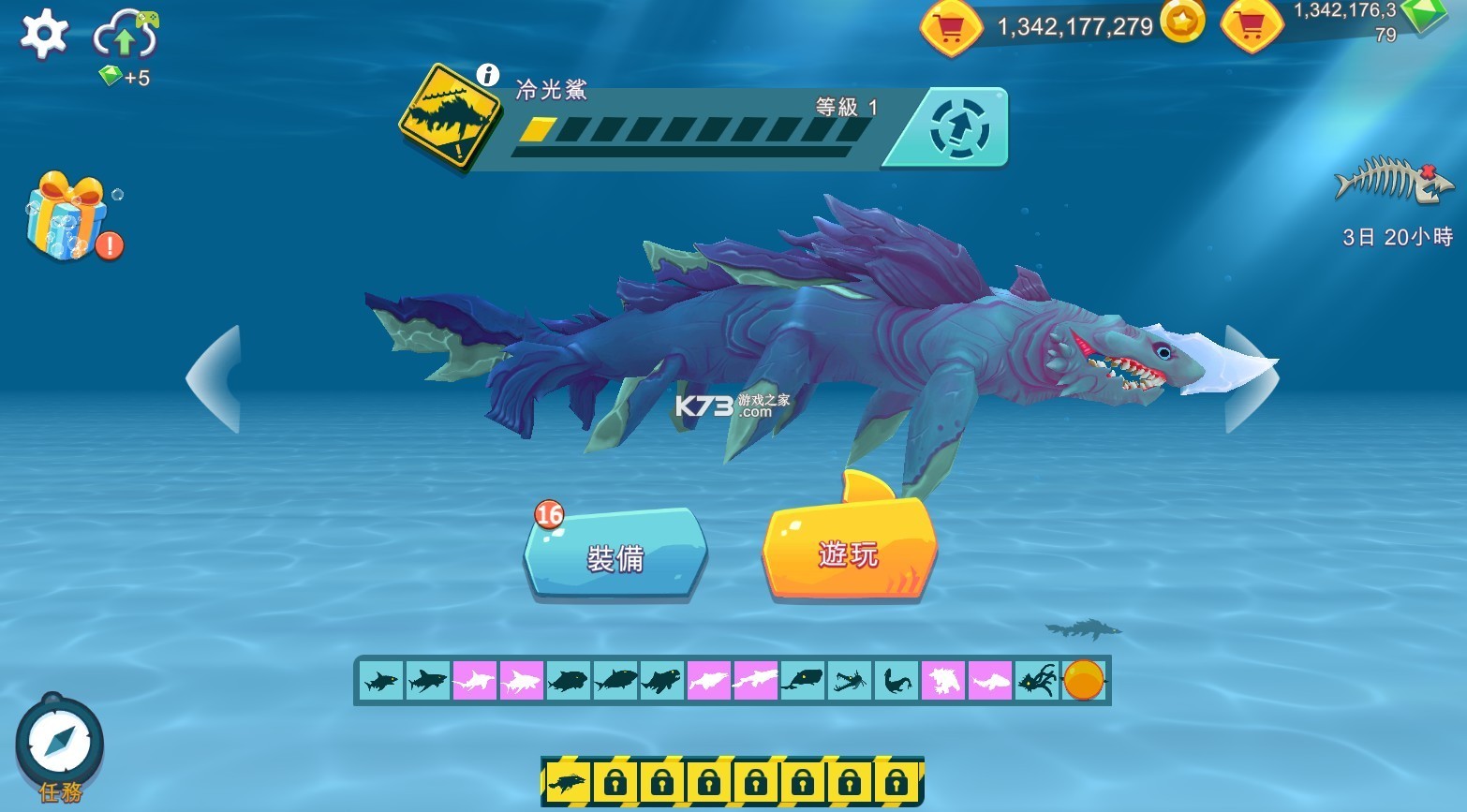This screenshot has width=1467, height=812.
Task: Click the first locked padlock slot
Action: [x=614, y=781]
